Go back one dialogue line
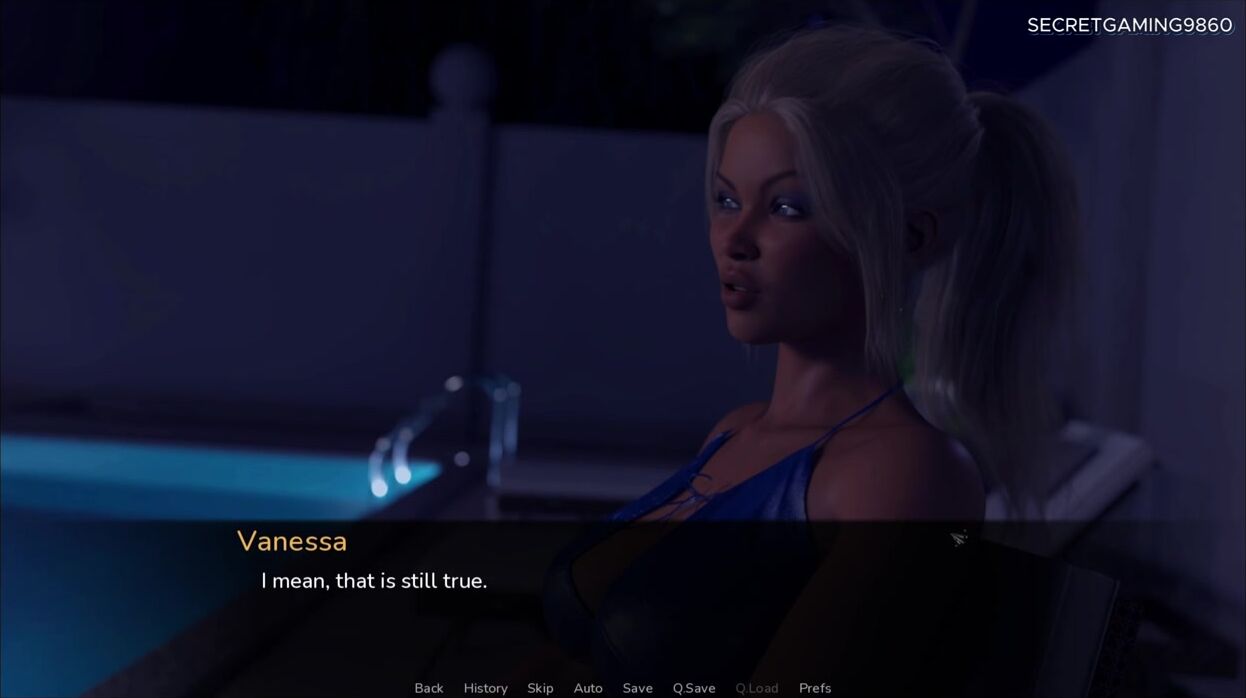The image size is (1246, 698). 428,688
